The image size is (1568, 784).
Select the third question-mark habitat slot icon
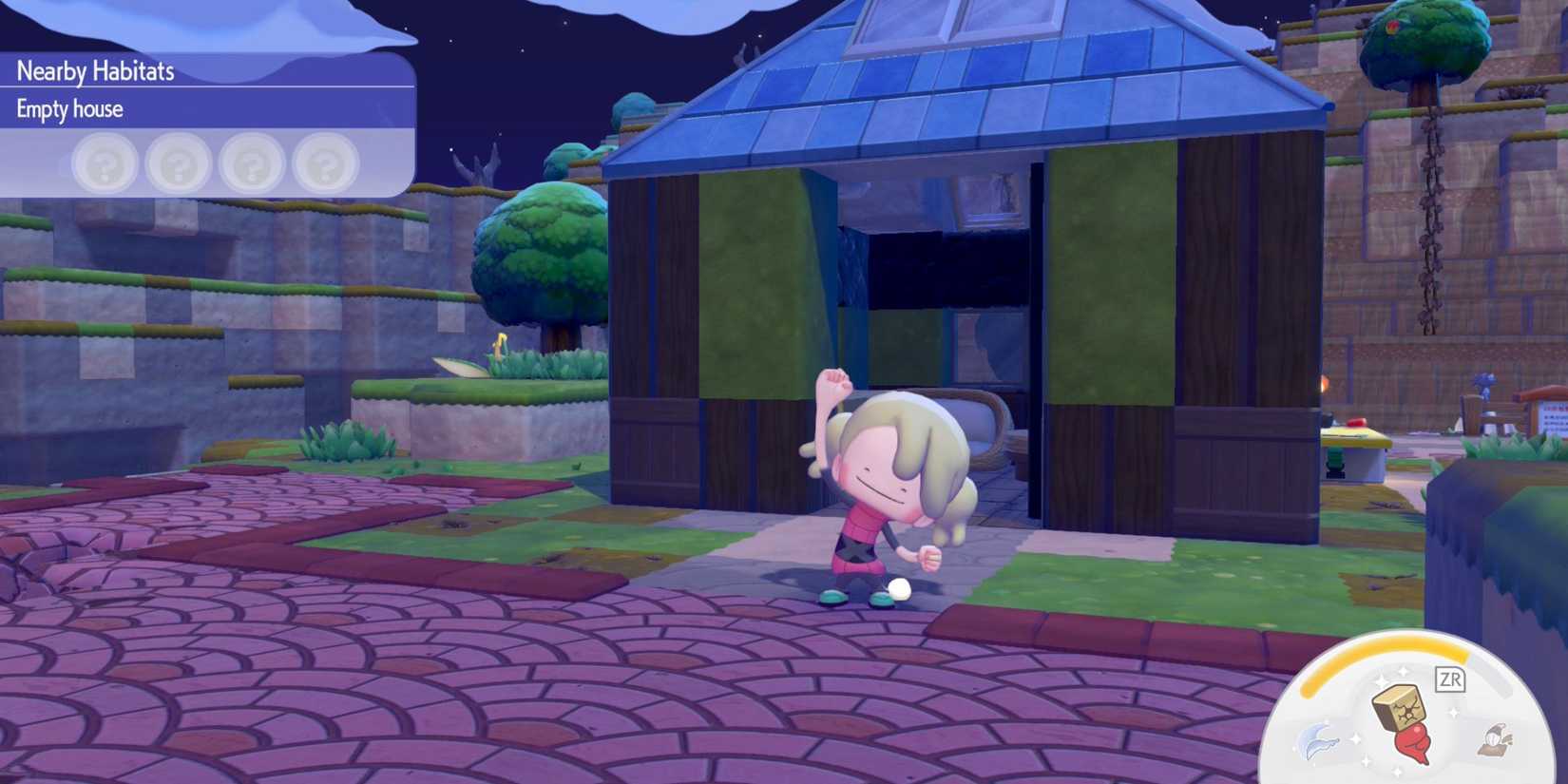tap(251, 163)
